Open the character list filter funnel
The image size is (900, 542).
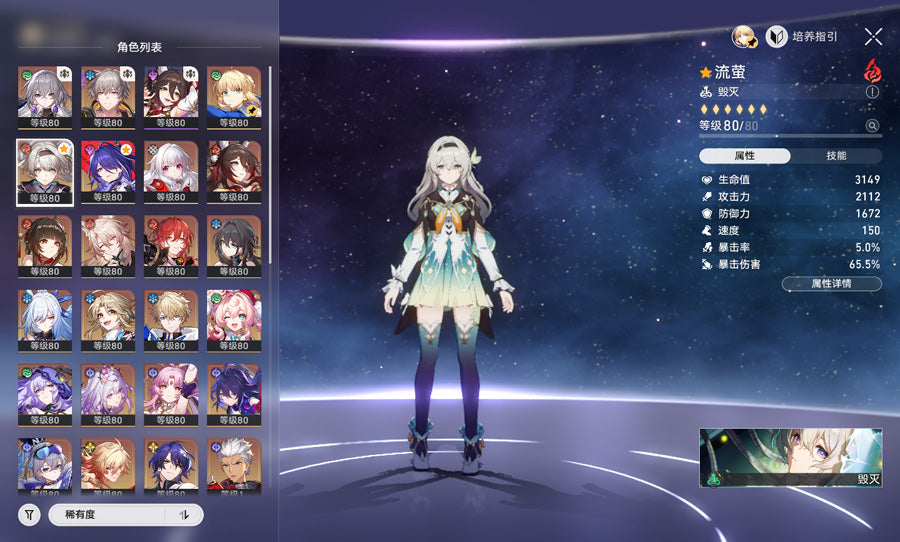coord(30,515)
